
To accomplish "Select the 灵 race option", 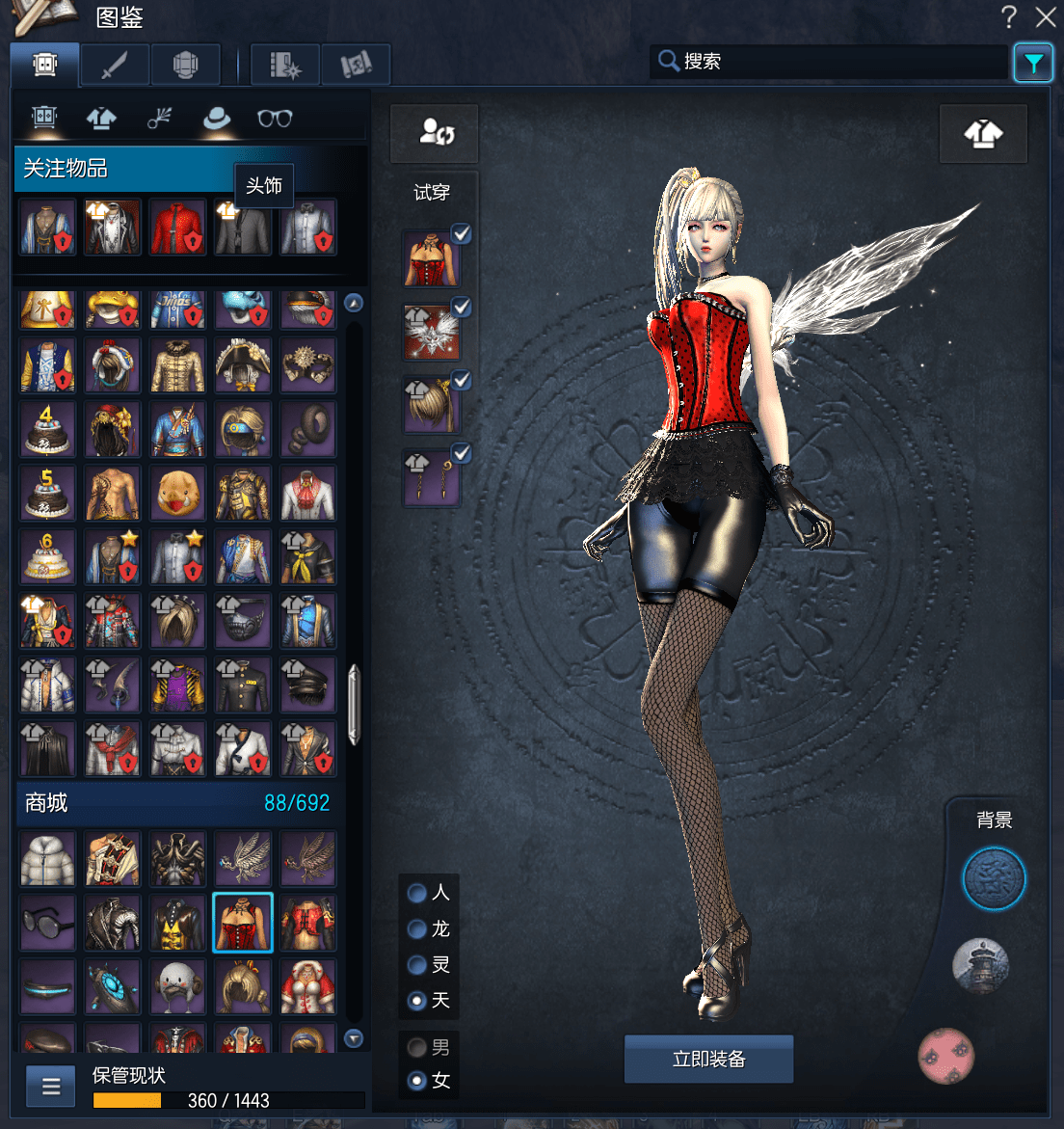I will (417, 964).
